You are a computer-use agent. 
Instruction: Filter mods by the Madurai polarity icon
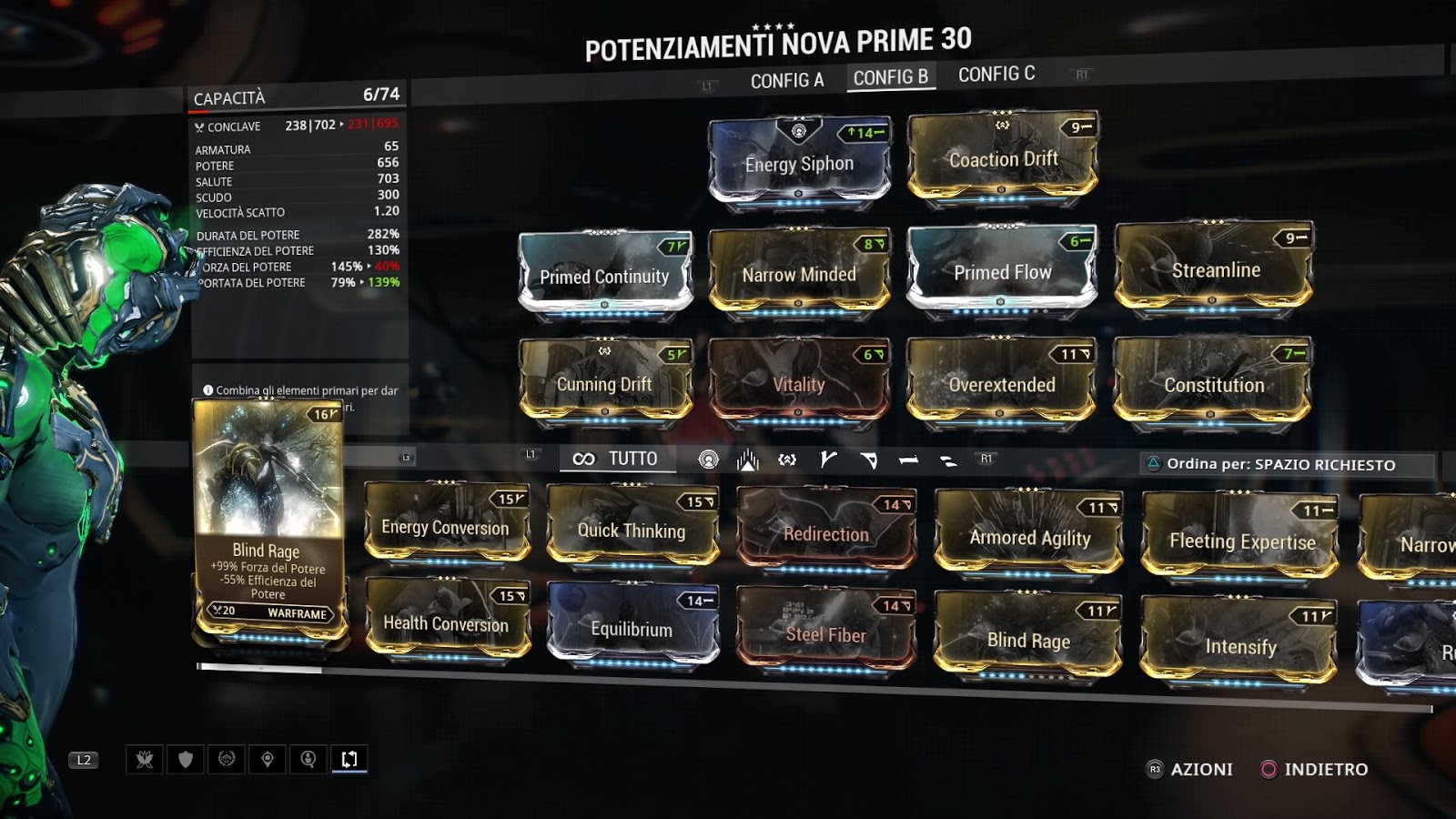(x=830, y=458)
